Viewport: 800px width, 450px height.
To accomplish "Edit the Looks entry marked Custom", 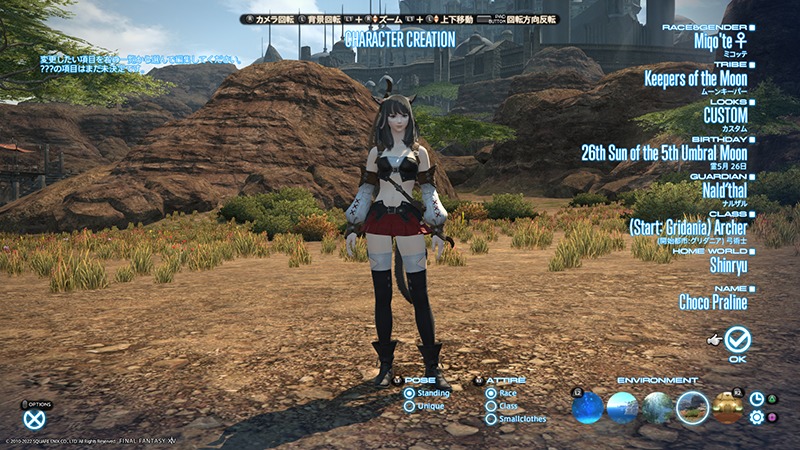I will click(724, 116).
